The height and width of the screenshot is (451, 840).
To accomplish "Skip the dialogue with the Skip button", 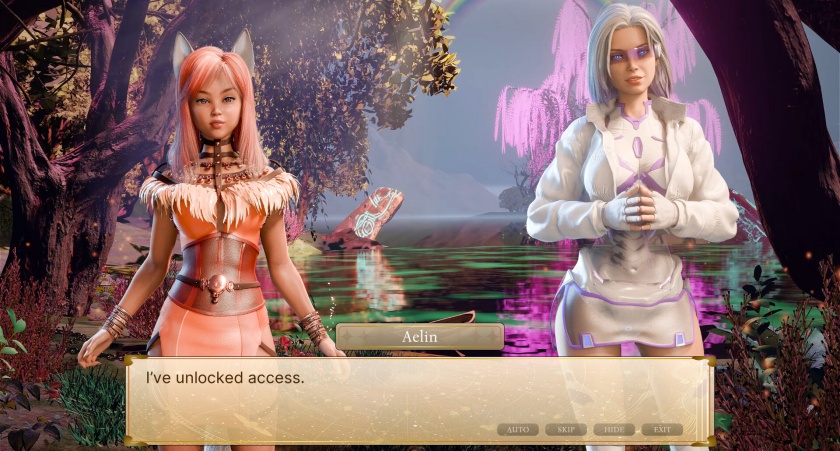I will [565, 429].
